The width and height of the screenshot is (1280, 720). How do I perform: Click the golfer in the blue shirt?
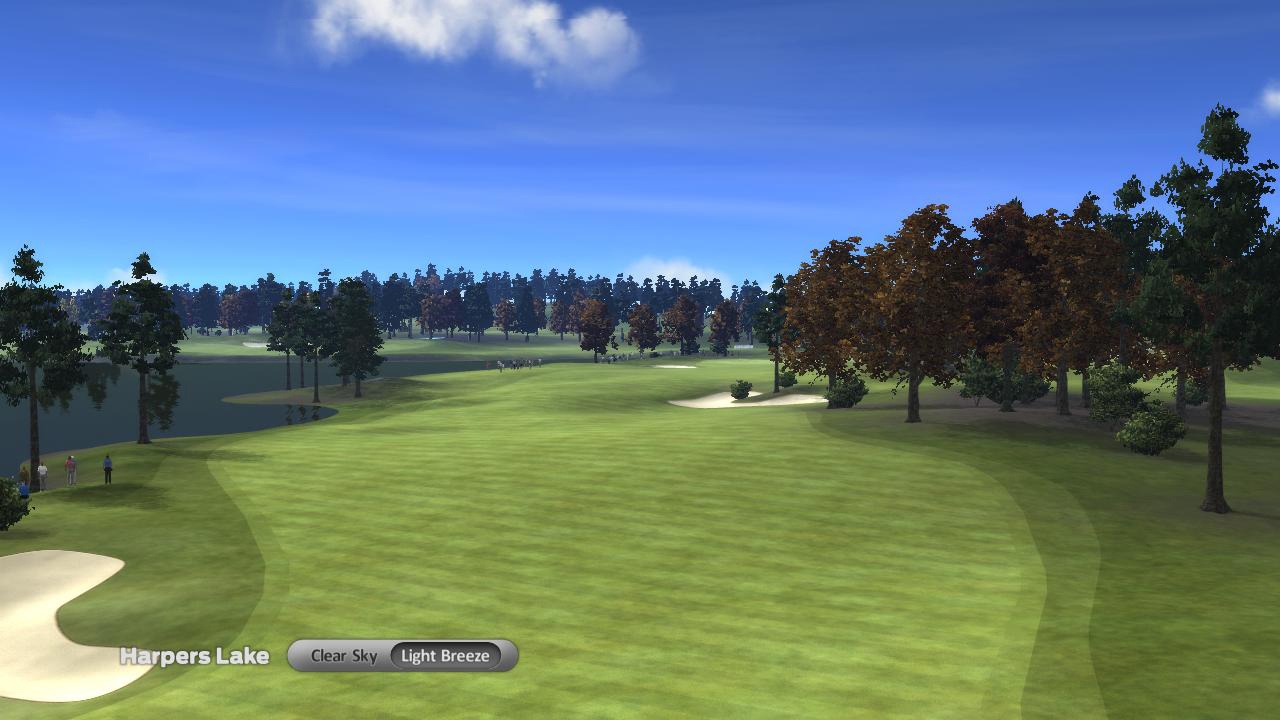(x=107, y=463)
